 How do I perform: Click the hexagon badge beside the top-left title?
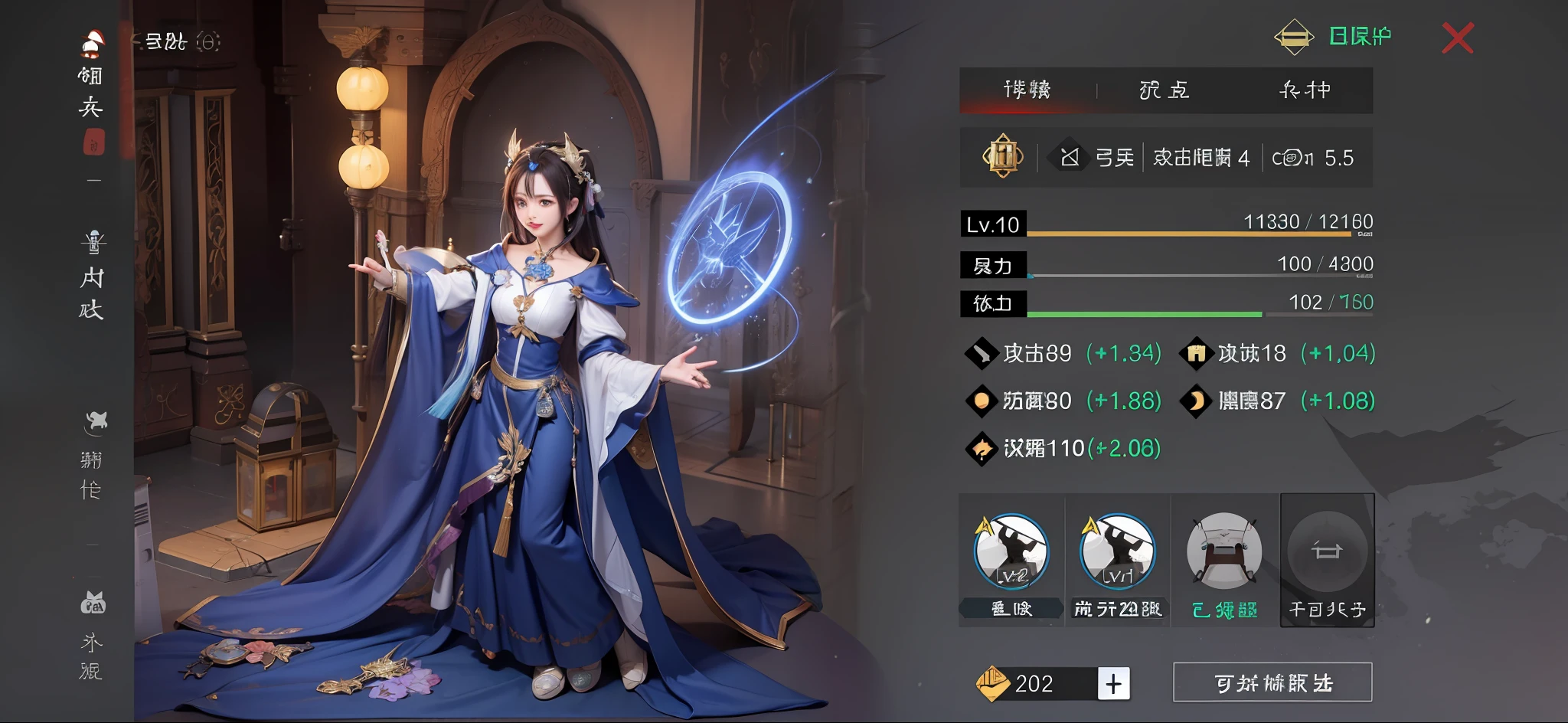[x=208, y=41]
